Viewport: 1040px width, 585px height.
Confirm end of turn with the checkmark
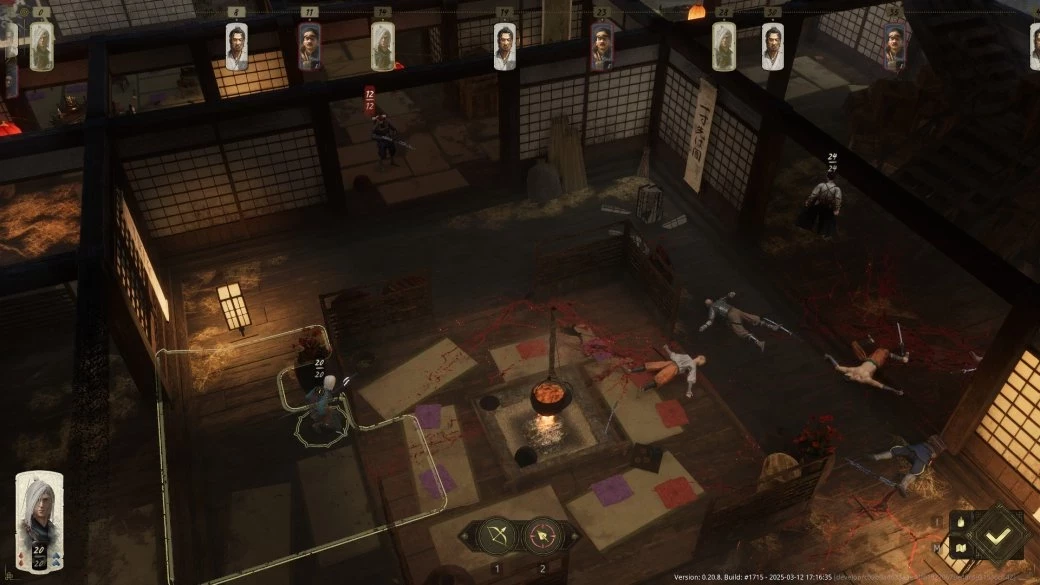(996, 535)
